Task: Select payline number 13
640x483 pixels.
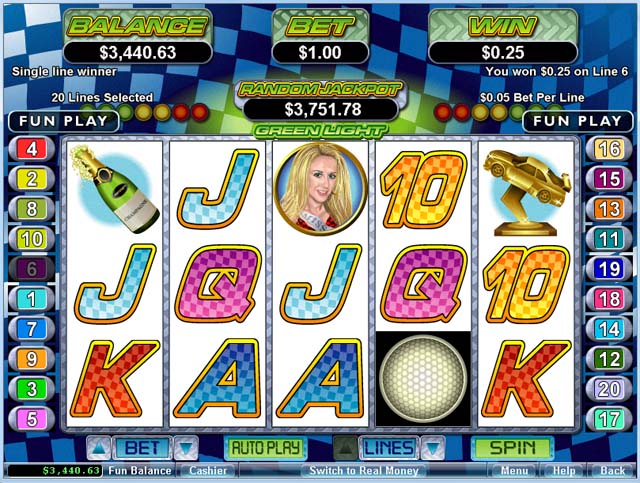Action: pyautogui.click(x=608, y=209)
